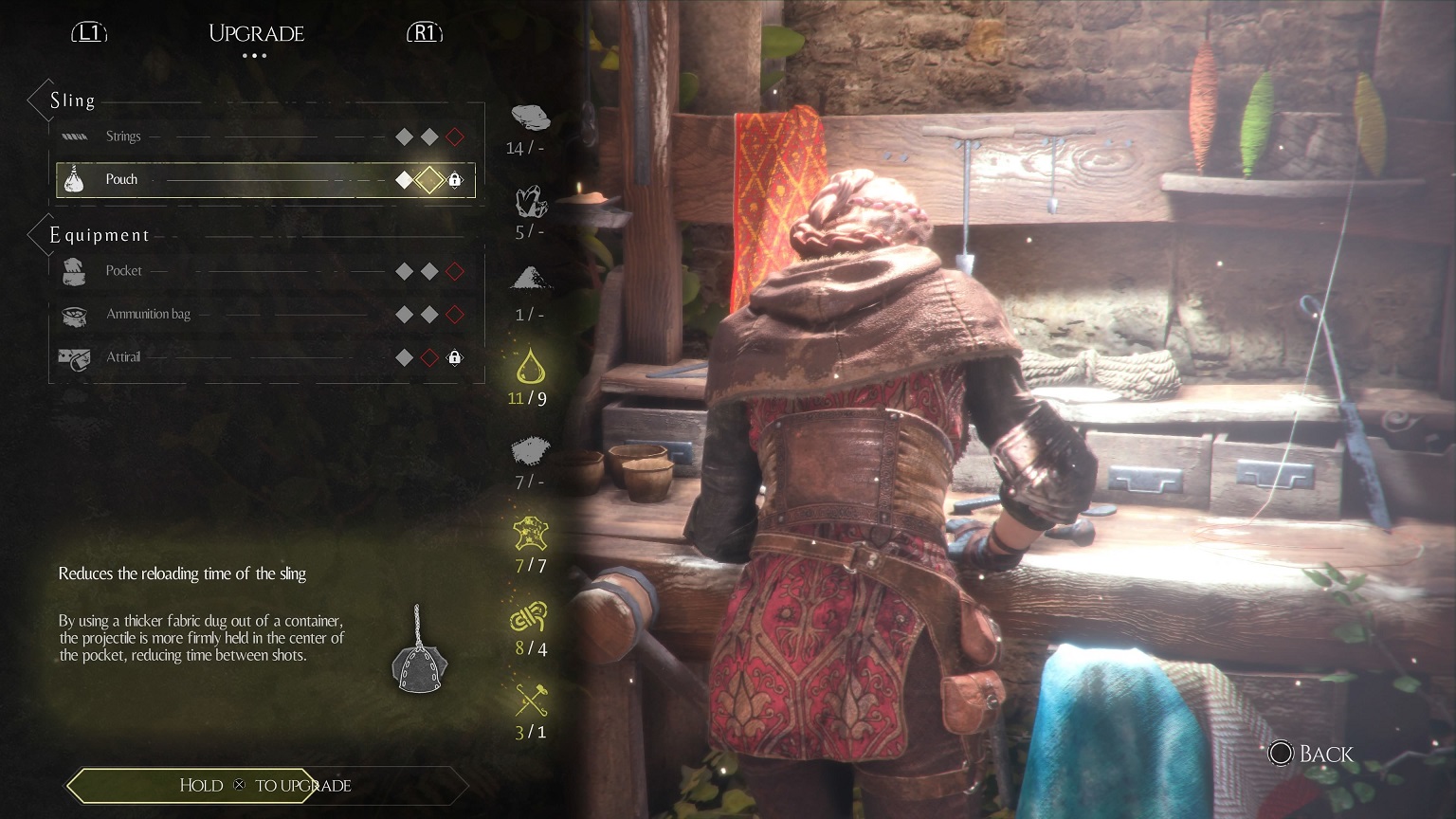
Task: Click the Hold to Upgrade button
Action: tap(264, 785)
